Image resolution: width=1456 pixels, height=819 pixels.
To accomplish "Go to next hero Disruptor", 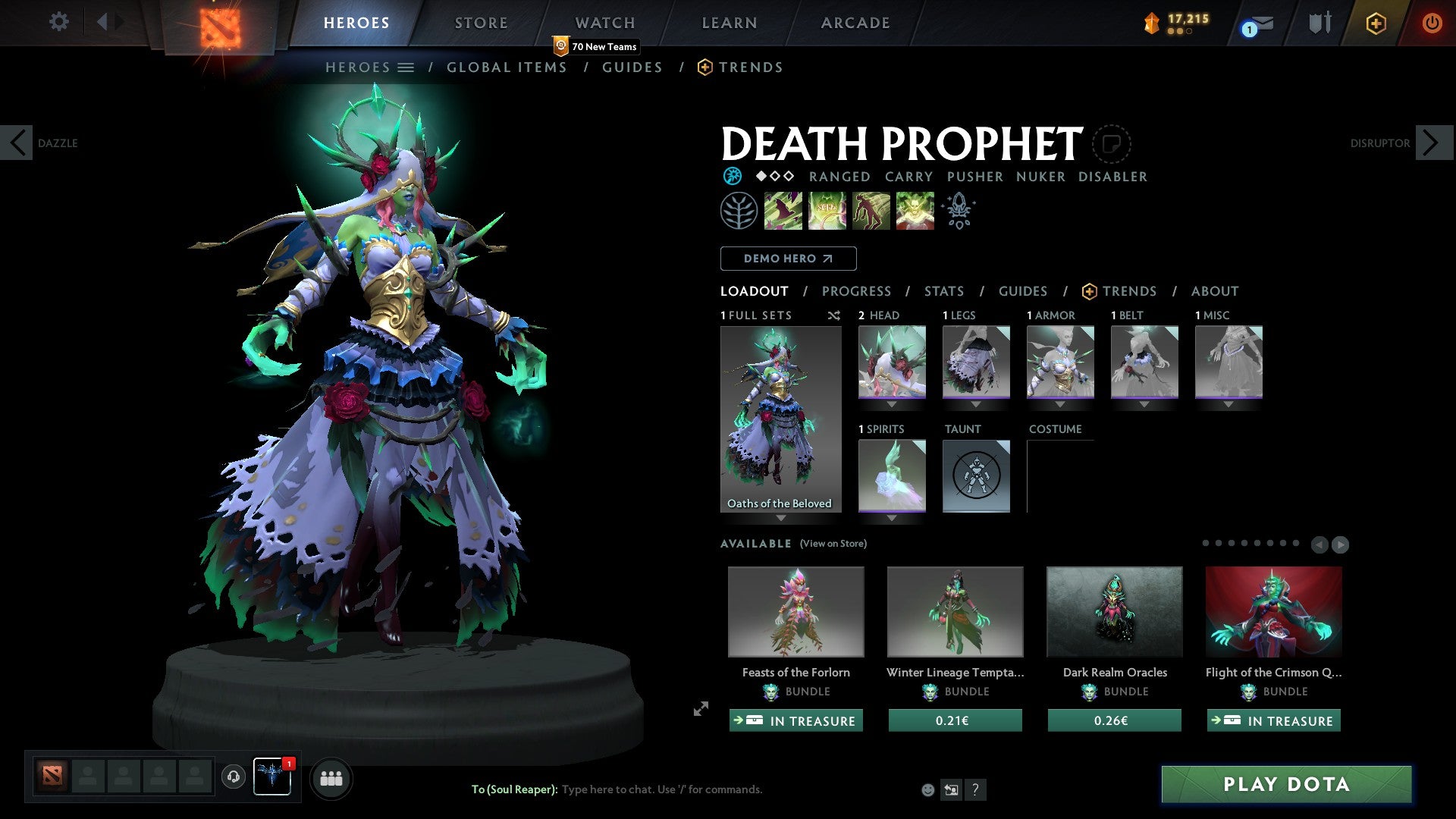I will (x=1432, y=143).
